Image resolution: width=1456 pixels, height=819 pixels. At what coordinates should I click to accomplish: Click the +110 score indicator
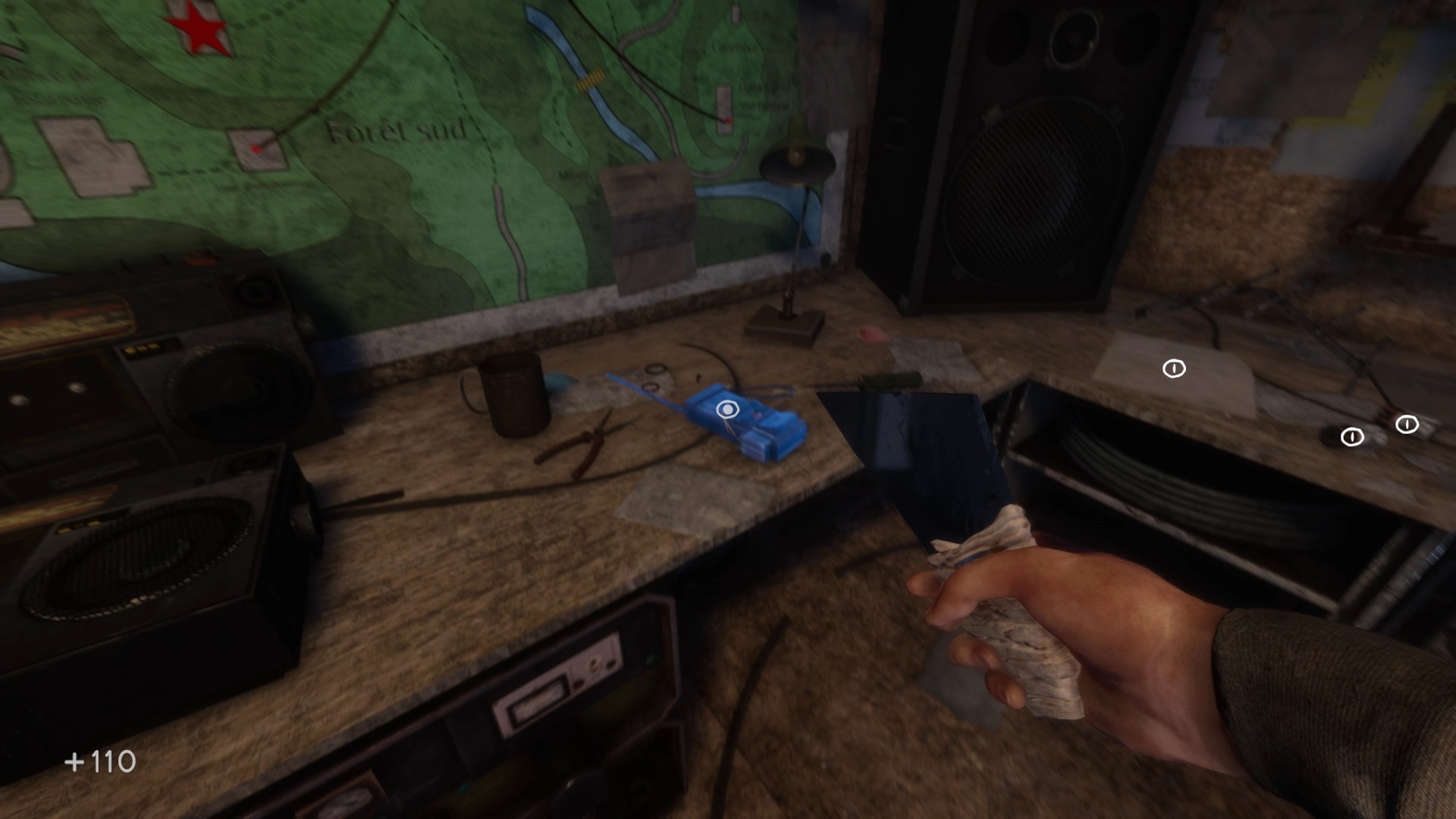[x=101, y=761]
